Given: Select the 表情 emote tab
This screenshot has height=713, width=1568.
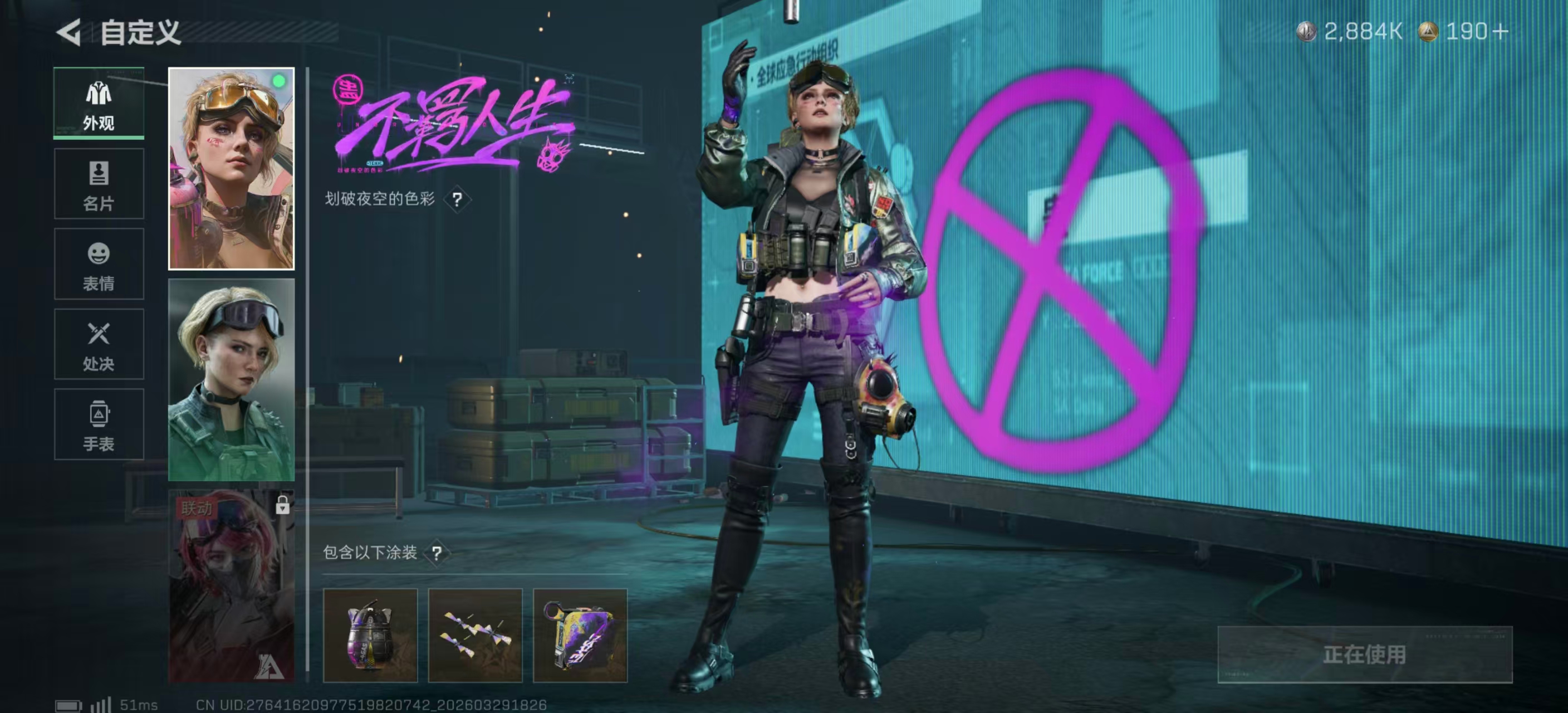Looking at the screenshot, I should (99, 264).
